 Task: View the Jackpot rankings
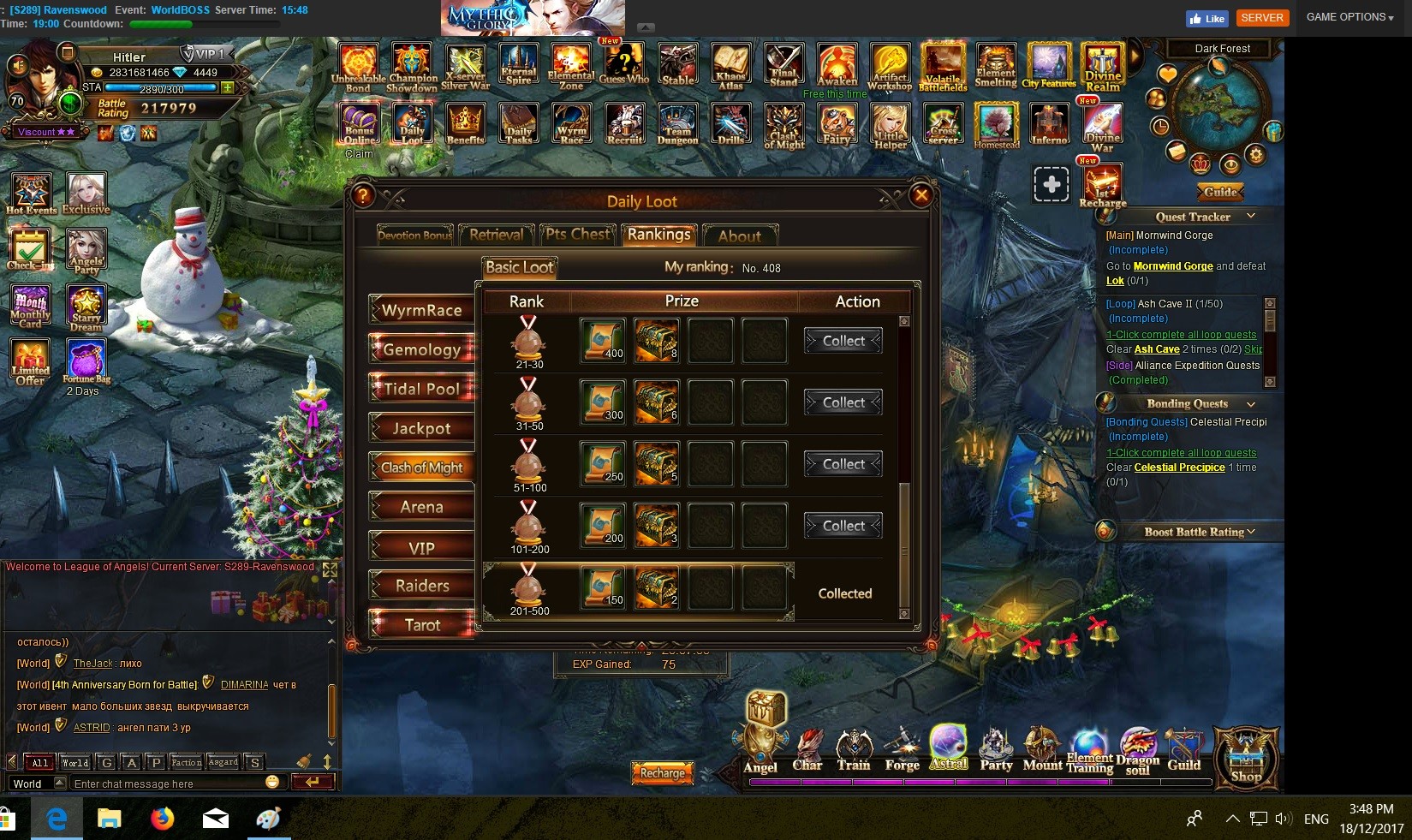click(x=421, y=428)
